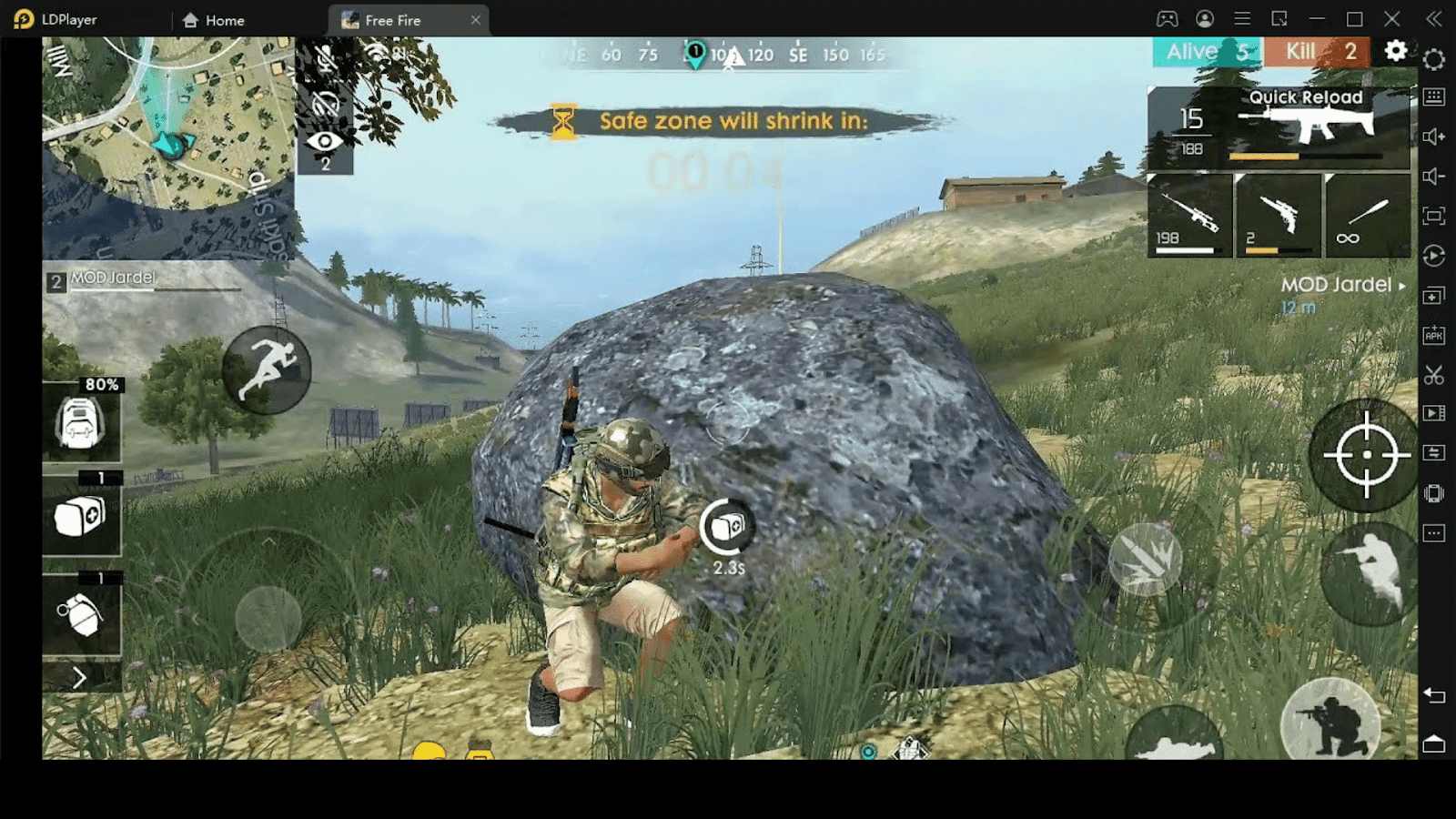Image resolution: width=1456 pixels, height=819 pixels.
Task: Cancel medkit use via circular progress icon
Action: (x=726, y=526)
